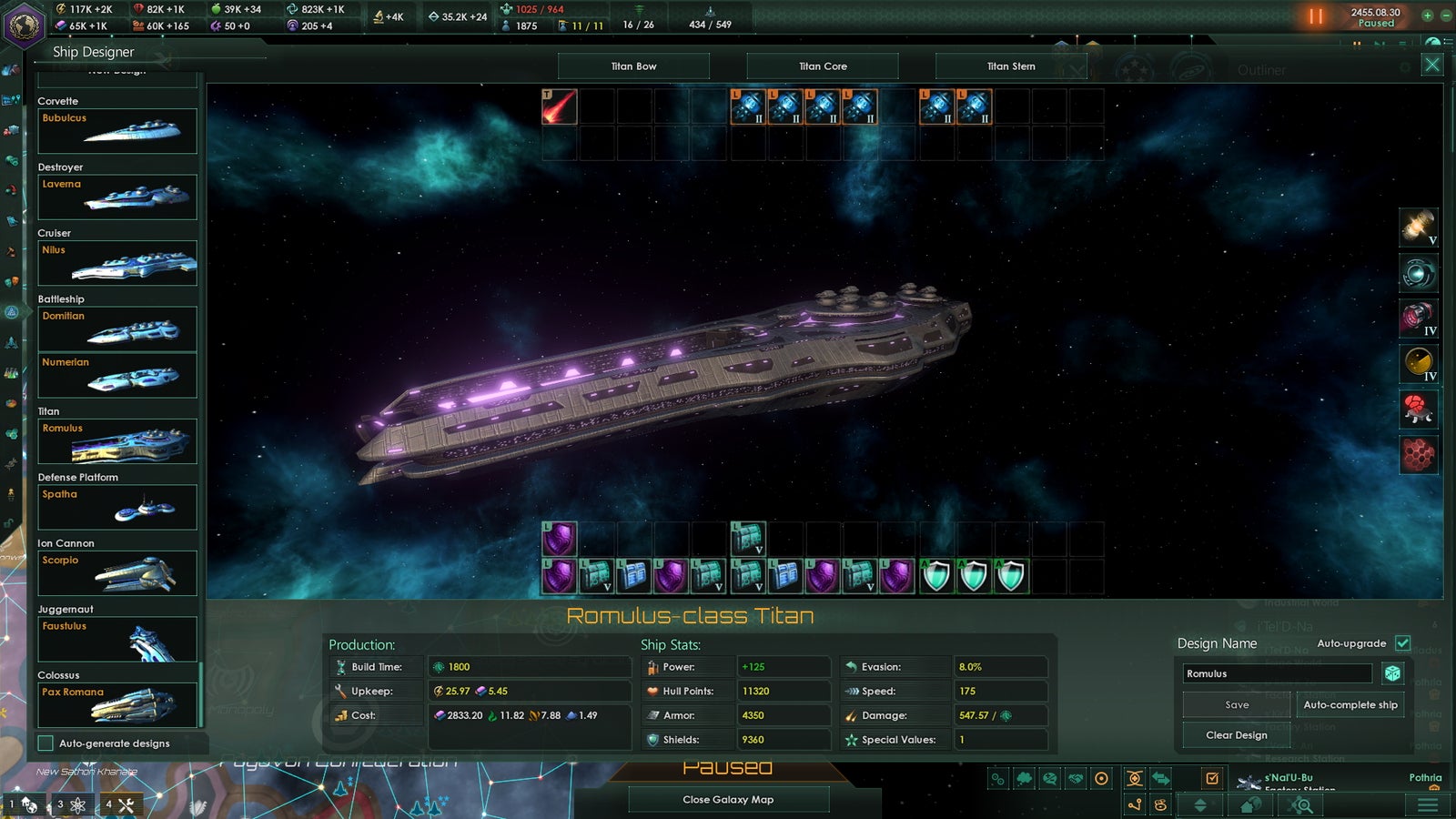This screenshot has height=819, width=1456.
Task: Unpause the game via the pause indicator
Action: 1315,15
